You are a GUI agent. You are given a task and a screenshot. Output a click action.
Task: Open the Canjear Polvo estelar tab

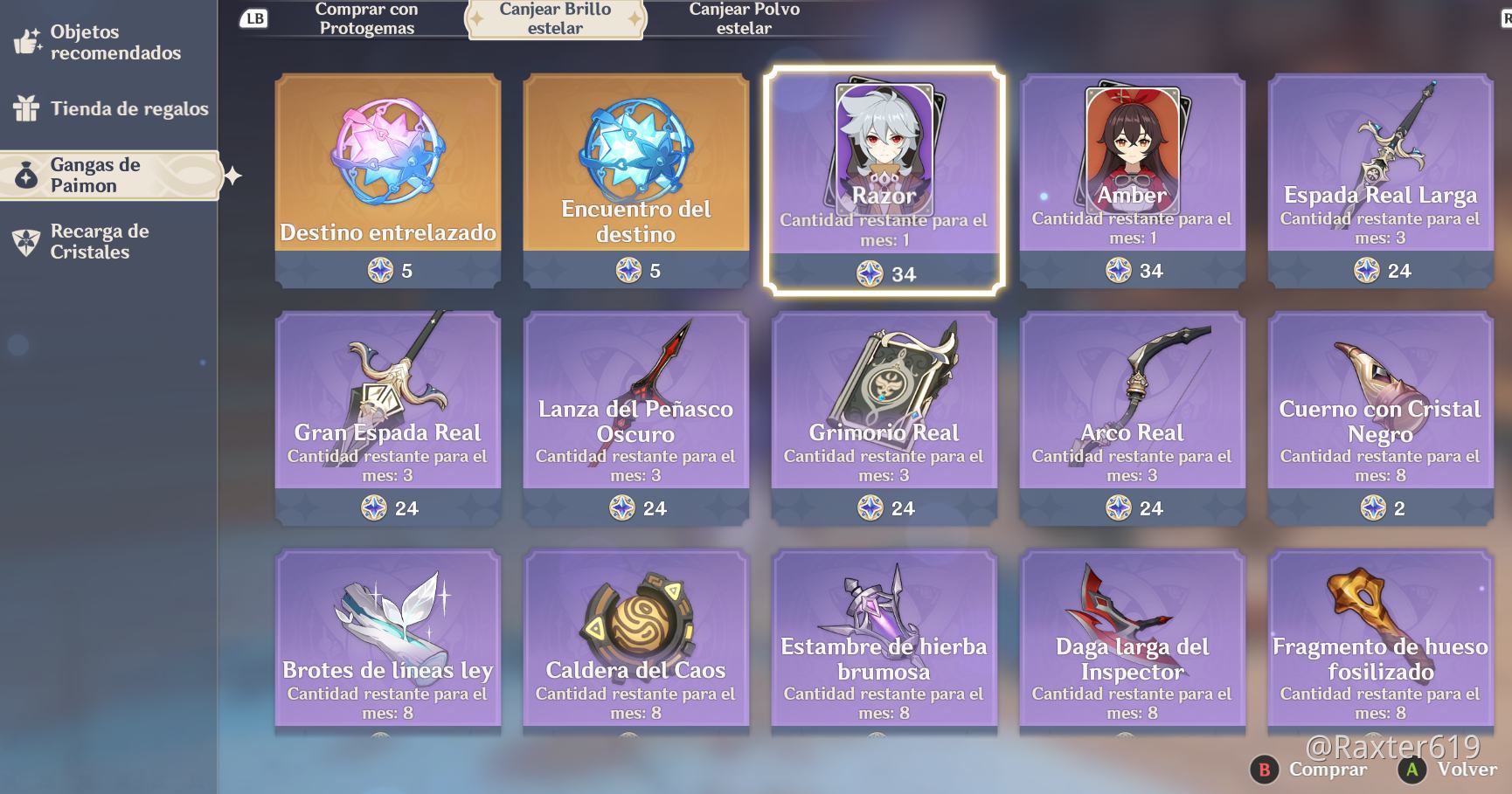point(744,19)
